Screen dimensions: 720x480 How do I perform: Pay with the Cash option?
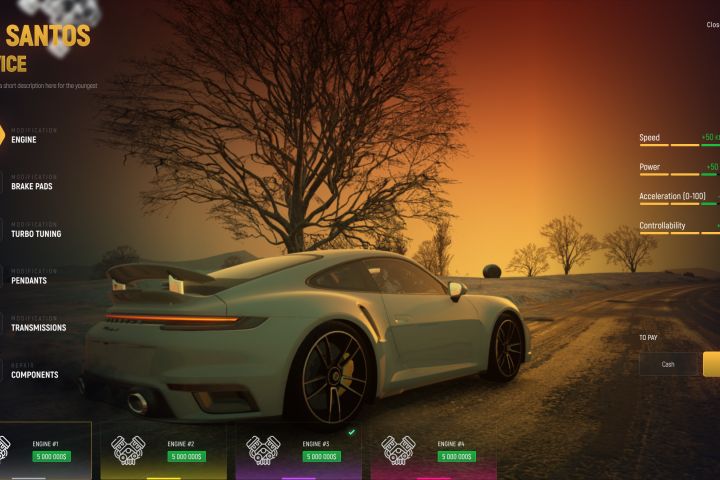pos(668,364)
